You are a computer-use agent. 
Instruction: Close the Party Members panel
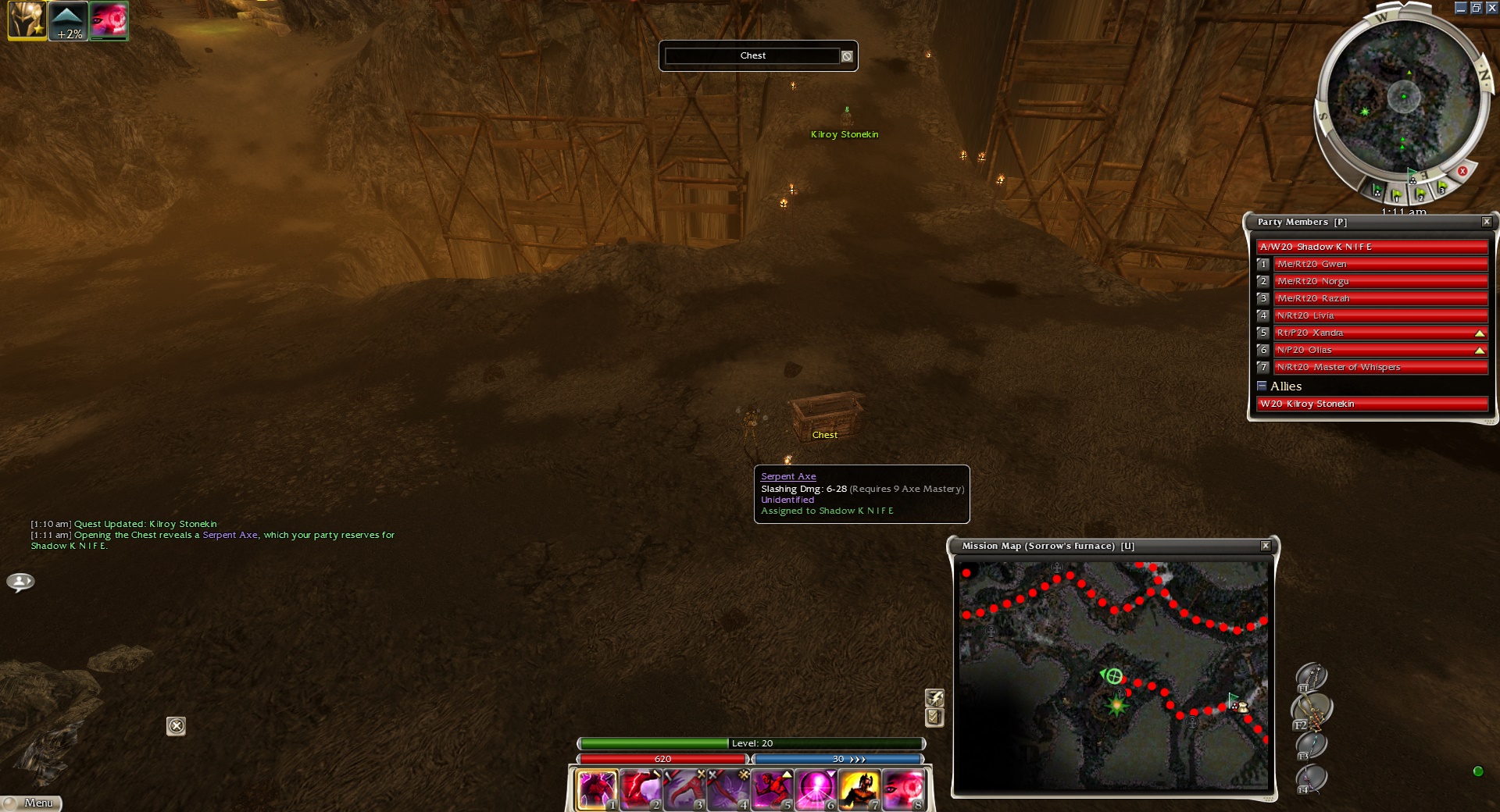point(1487,223)
